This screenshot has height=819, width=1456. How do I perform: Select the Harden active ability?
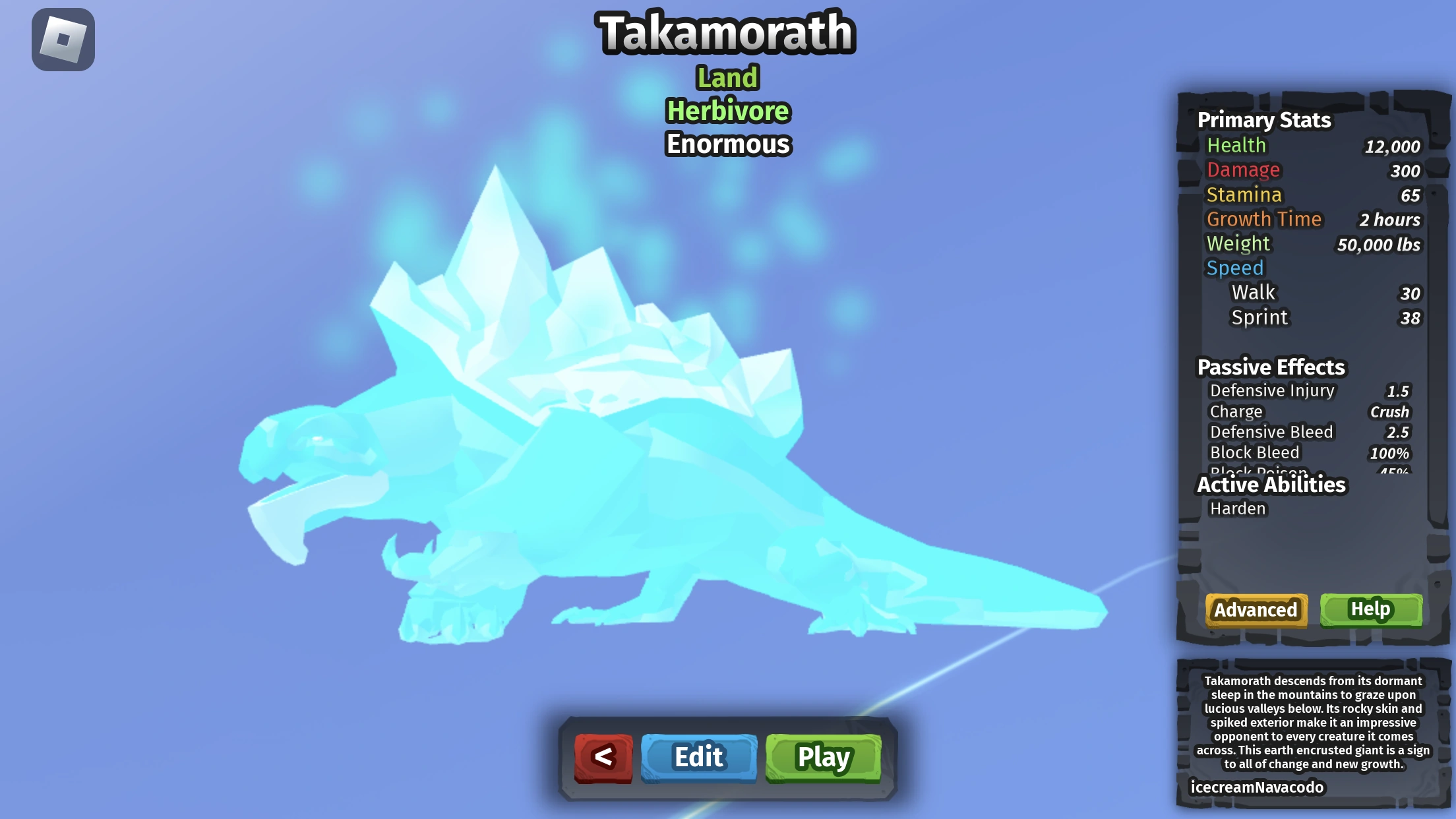coord(1238,508)
